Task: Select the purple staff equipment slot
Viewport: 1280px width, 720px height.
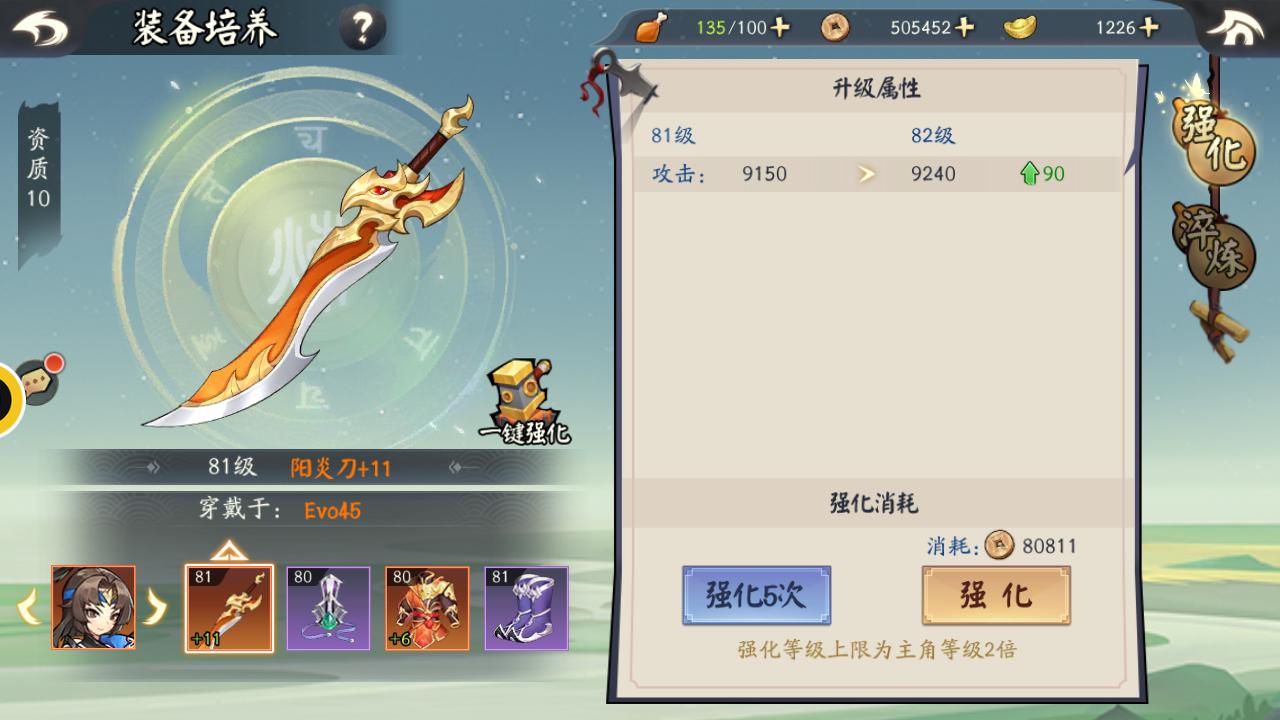Action: pos(328,608)
